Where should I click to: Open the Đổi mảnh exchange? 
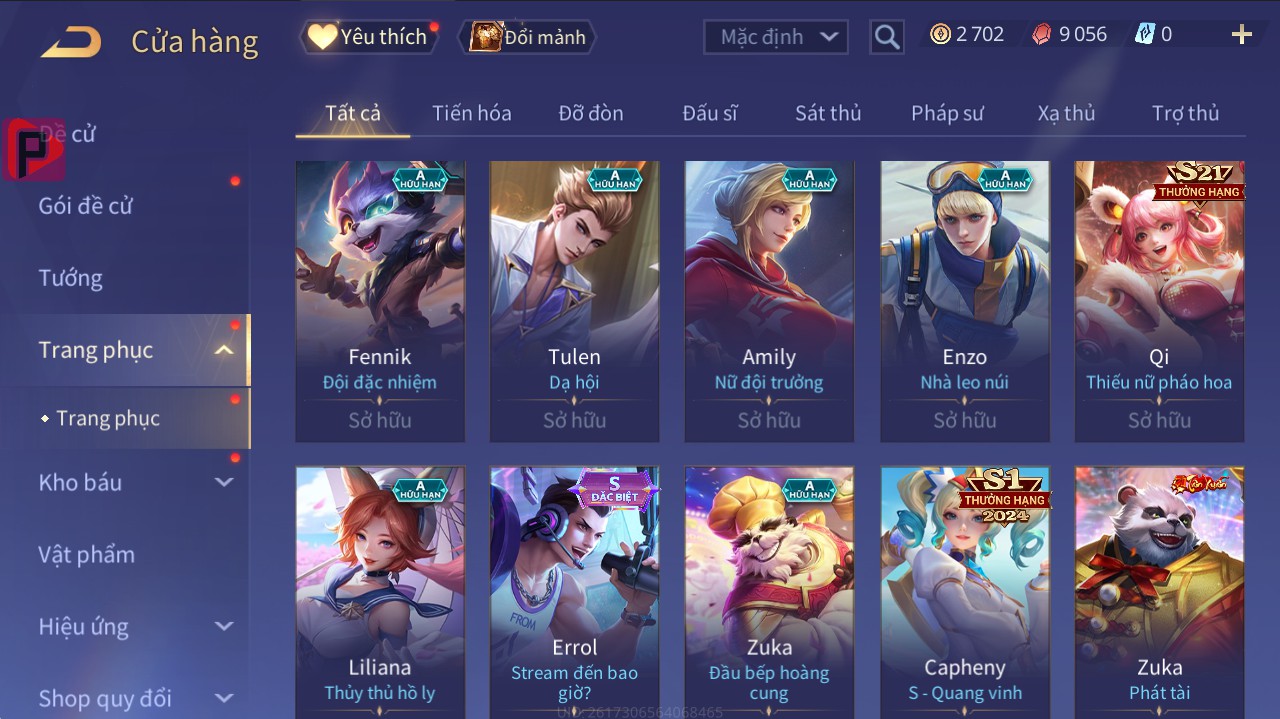click(x=528, y=37)
